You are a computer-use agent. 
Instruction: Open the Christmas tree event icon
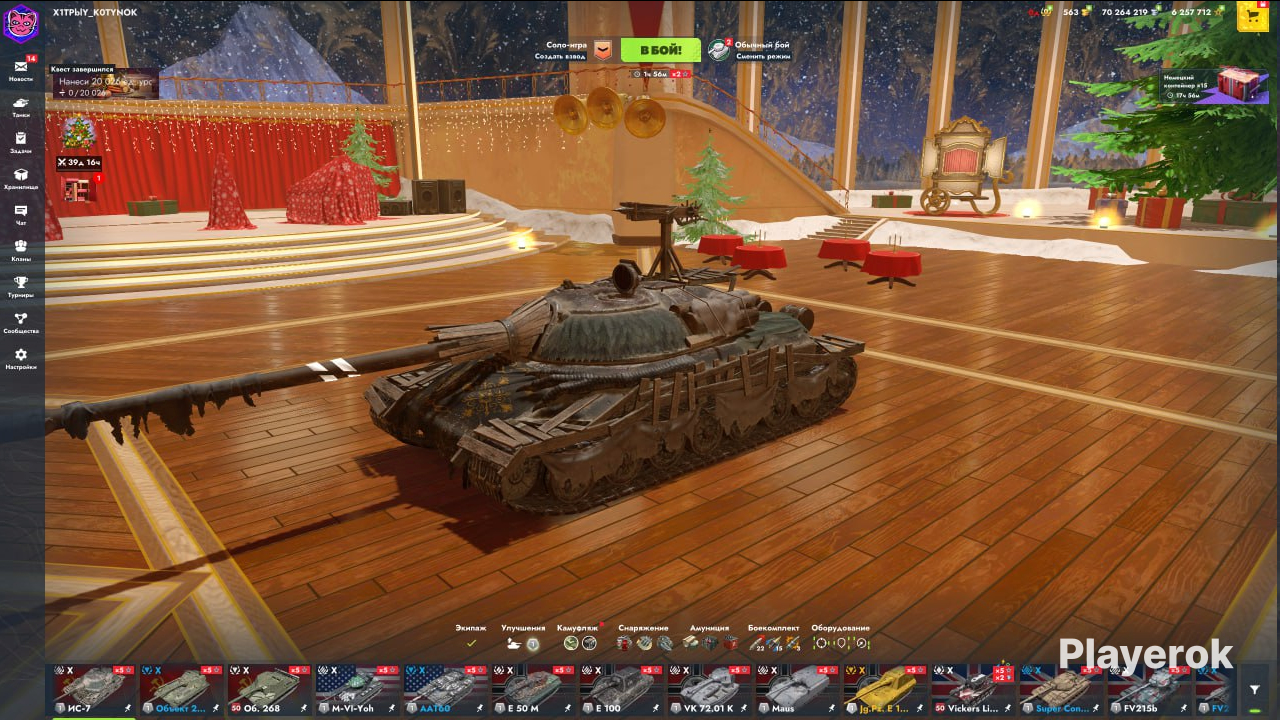[78, 132]
